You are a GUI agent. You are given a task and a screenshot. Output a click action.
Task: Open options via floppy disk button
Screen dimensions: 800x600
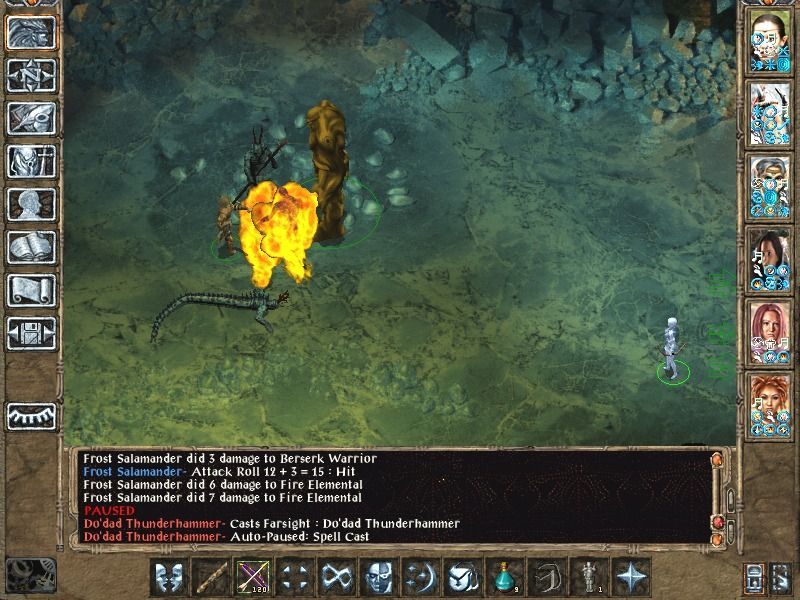click(x=30, y=333)
